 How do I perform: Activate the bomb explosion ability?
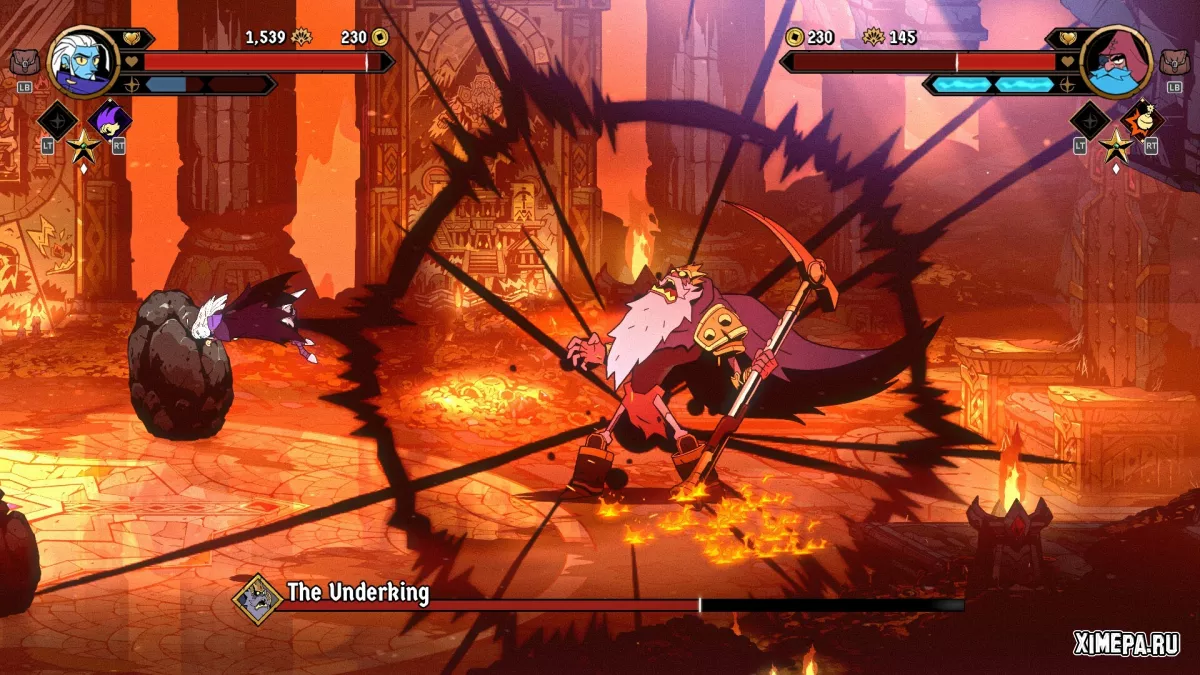pyautogui.click(x=1141, y=121)
